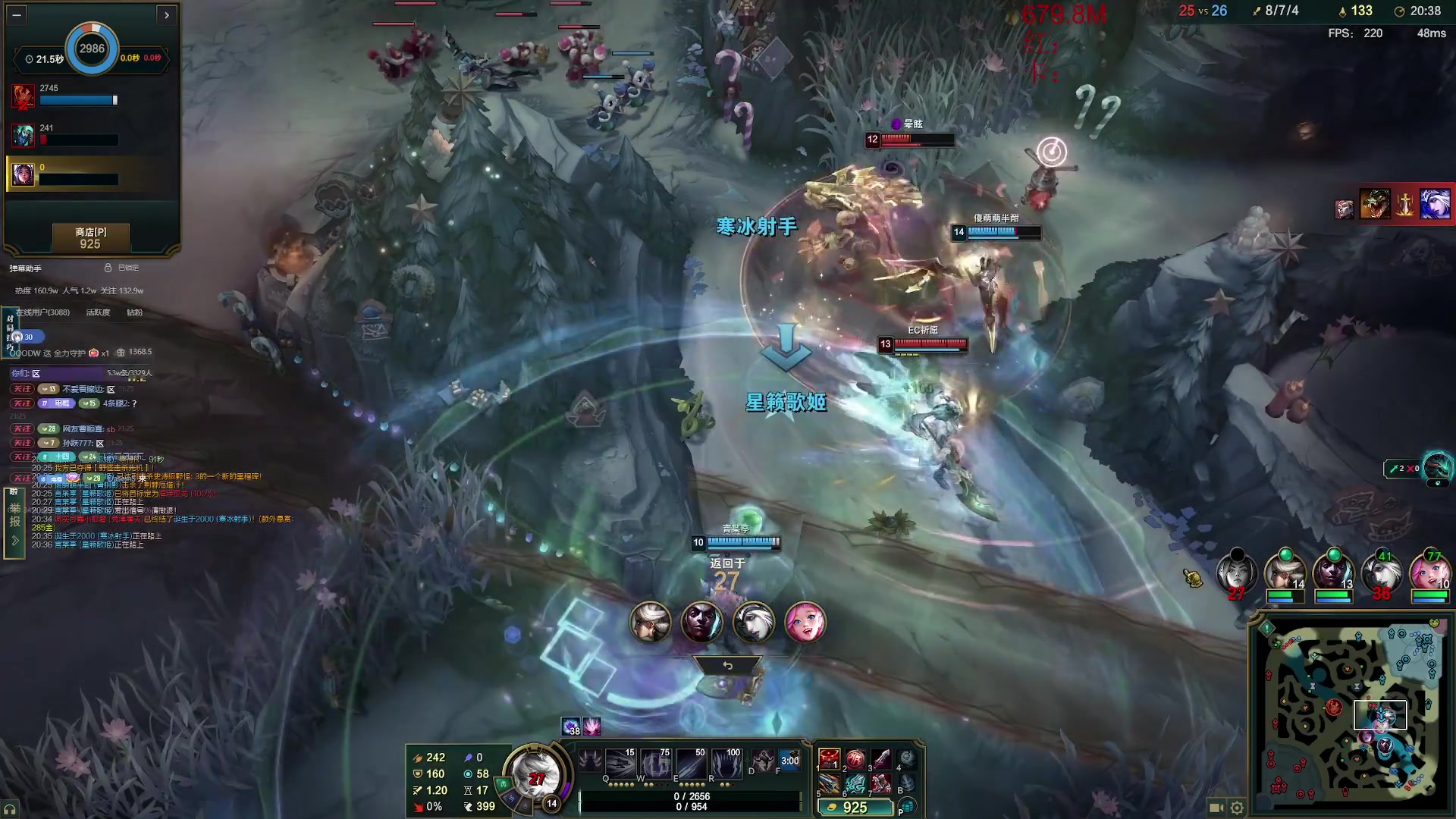Select the boots item in slot 7
The height and width of the screenshot is (819, 1456).
[x=880, y=784]
